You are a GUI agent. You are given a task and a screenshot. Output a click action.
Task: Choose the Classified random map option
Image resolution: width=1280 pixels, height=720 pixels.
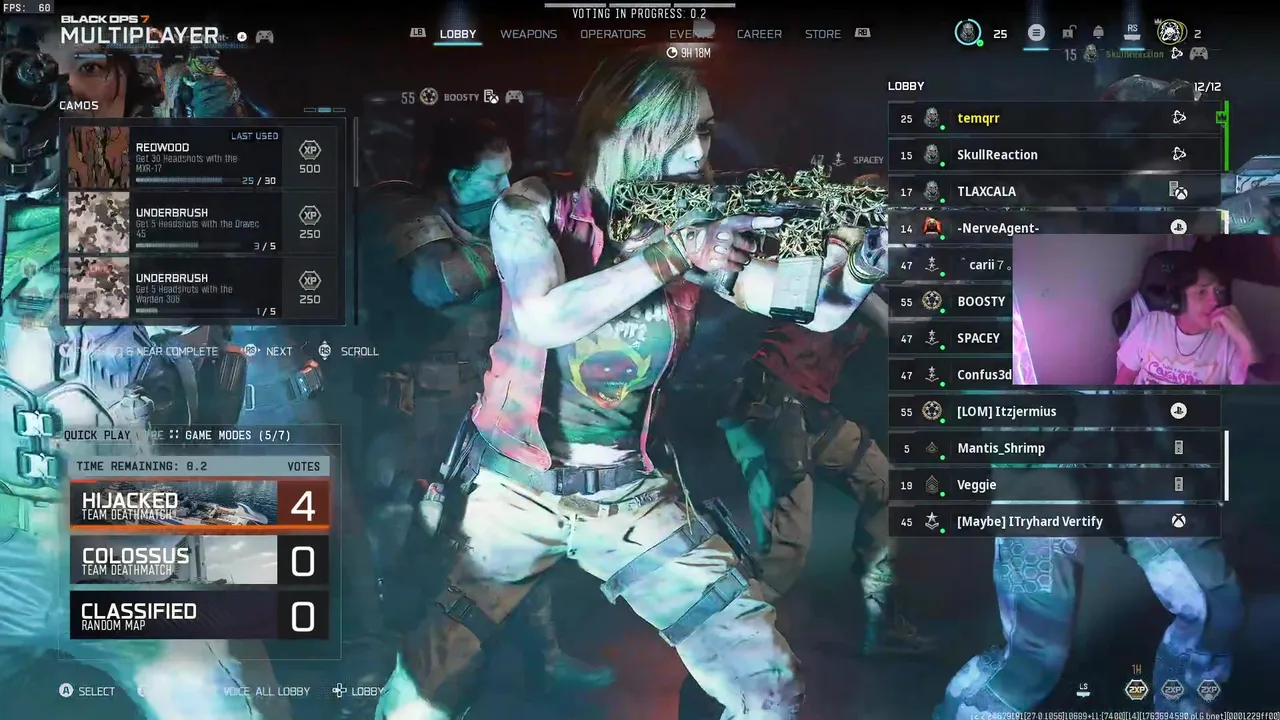pyautogui.click(x=199, y=616)
